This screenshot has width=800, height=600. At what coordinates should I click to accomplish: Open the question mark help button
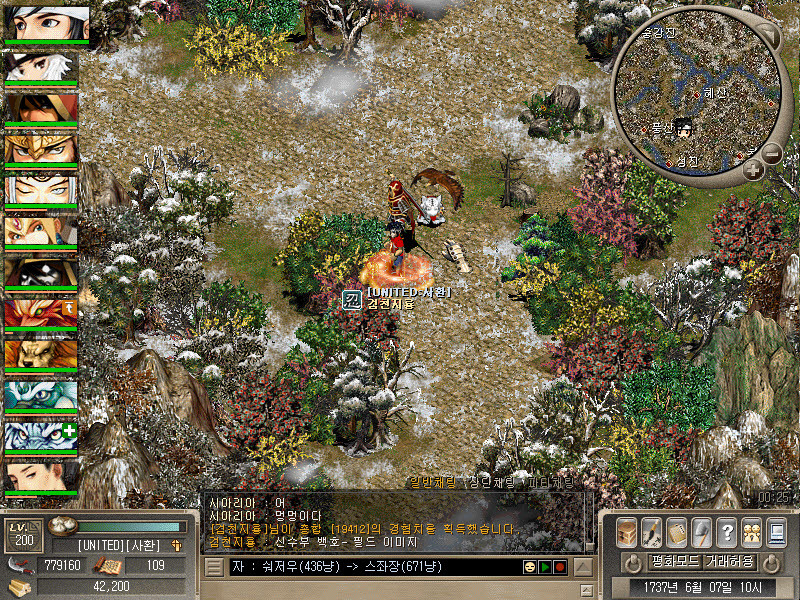point(727,532)
